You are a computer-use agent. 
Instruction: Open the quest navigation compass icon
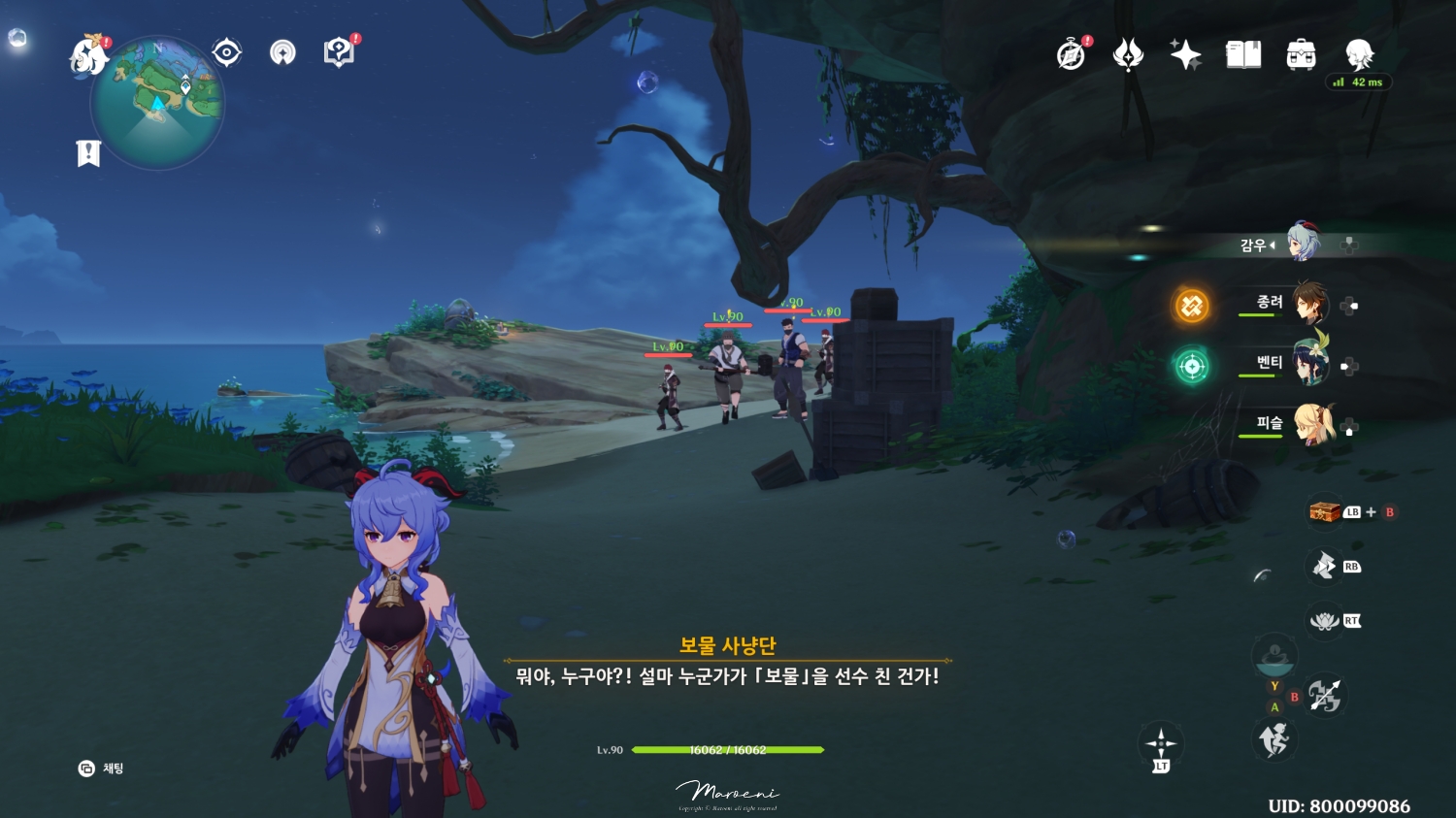(x=225, y=51)
